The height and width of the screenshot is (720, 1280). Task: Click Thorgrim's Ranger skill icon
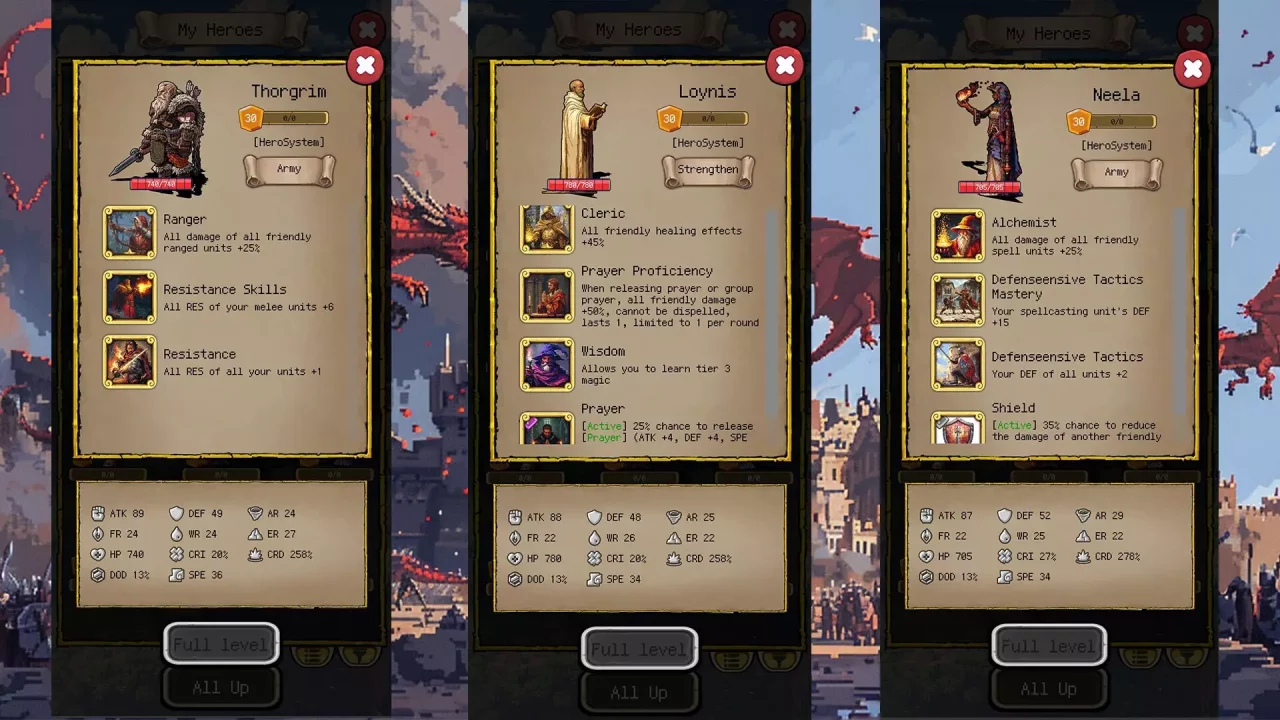(129, 233)
